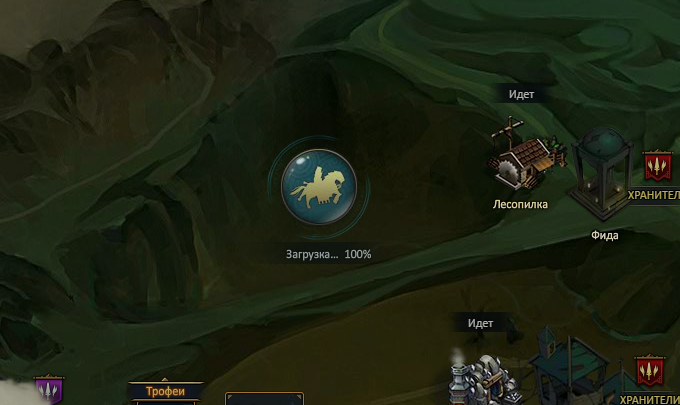
Task: Select the Фида domed building
Action: click(x=602, y=176)
